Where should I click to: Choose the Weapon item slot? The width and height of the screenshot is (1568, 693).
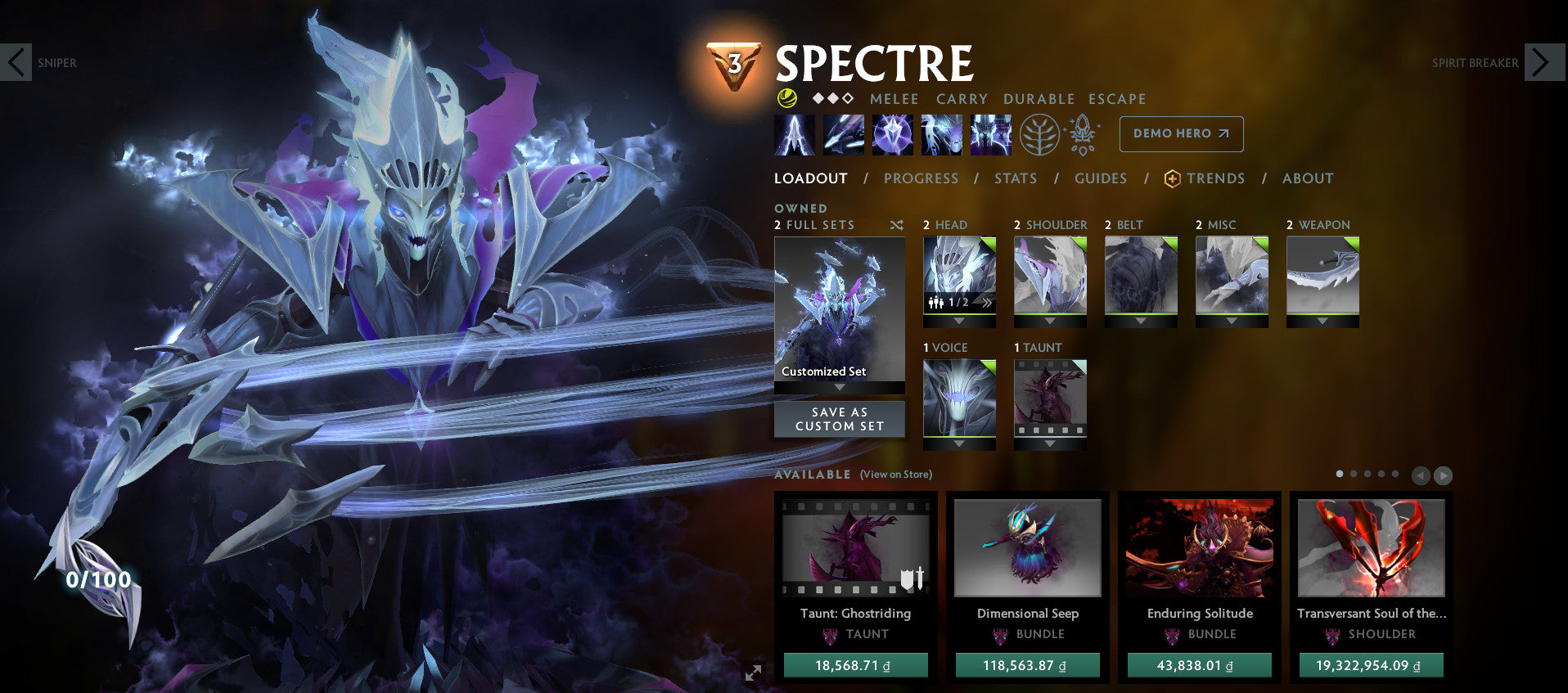point(1322,276)
